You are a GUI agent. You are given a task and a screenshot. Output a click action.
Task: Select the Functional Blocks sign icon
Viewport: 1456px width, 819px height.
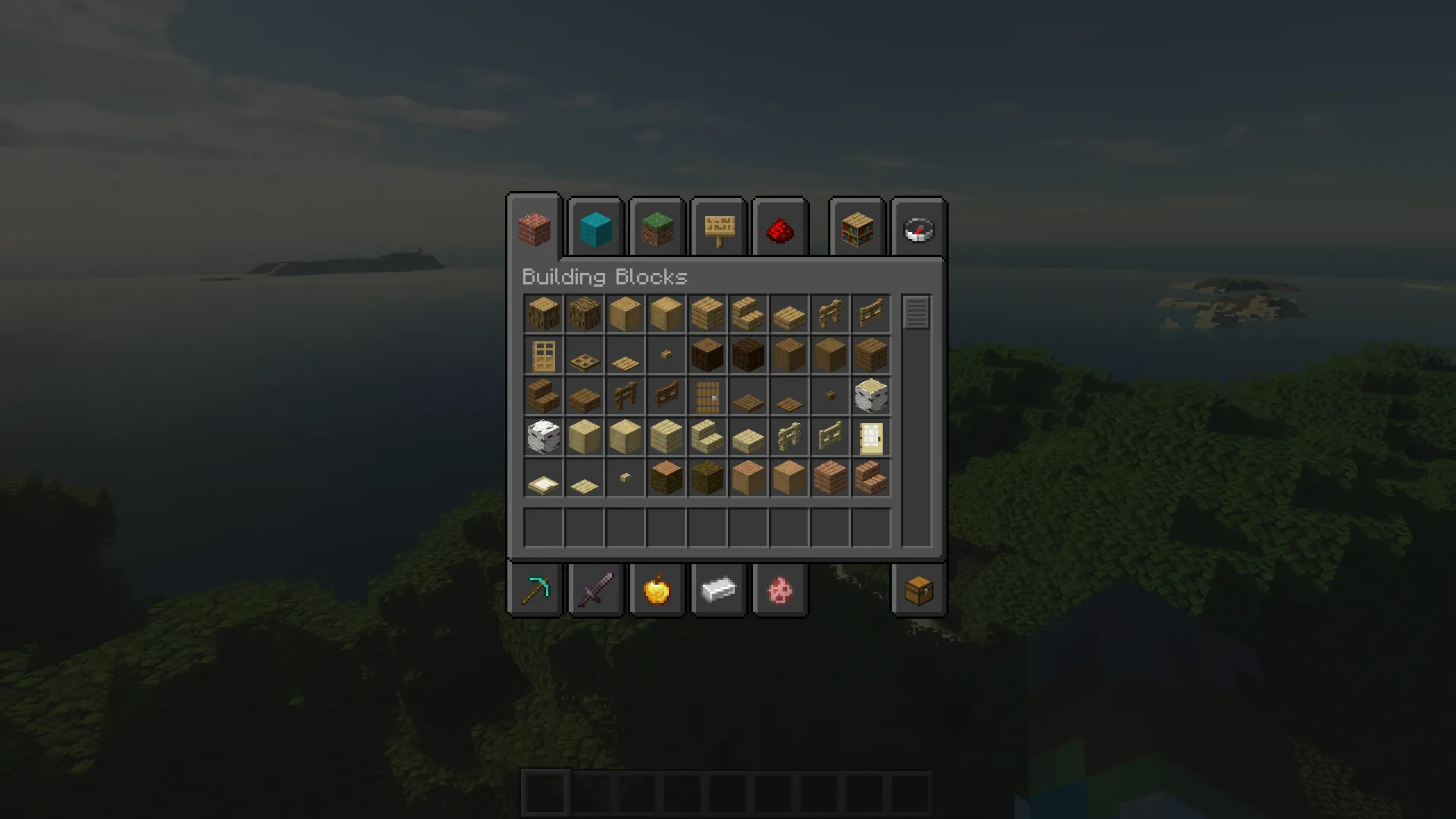coord(717,228)
